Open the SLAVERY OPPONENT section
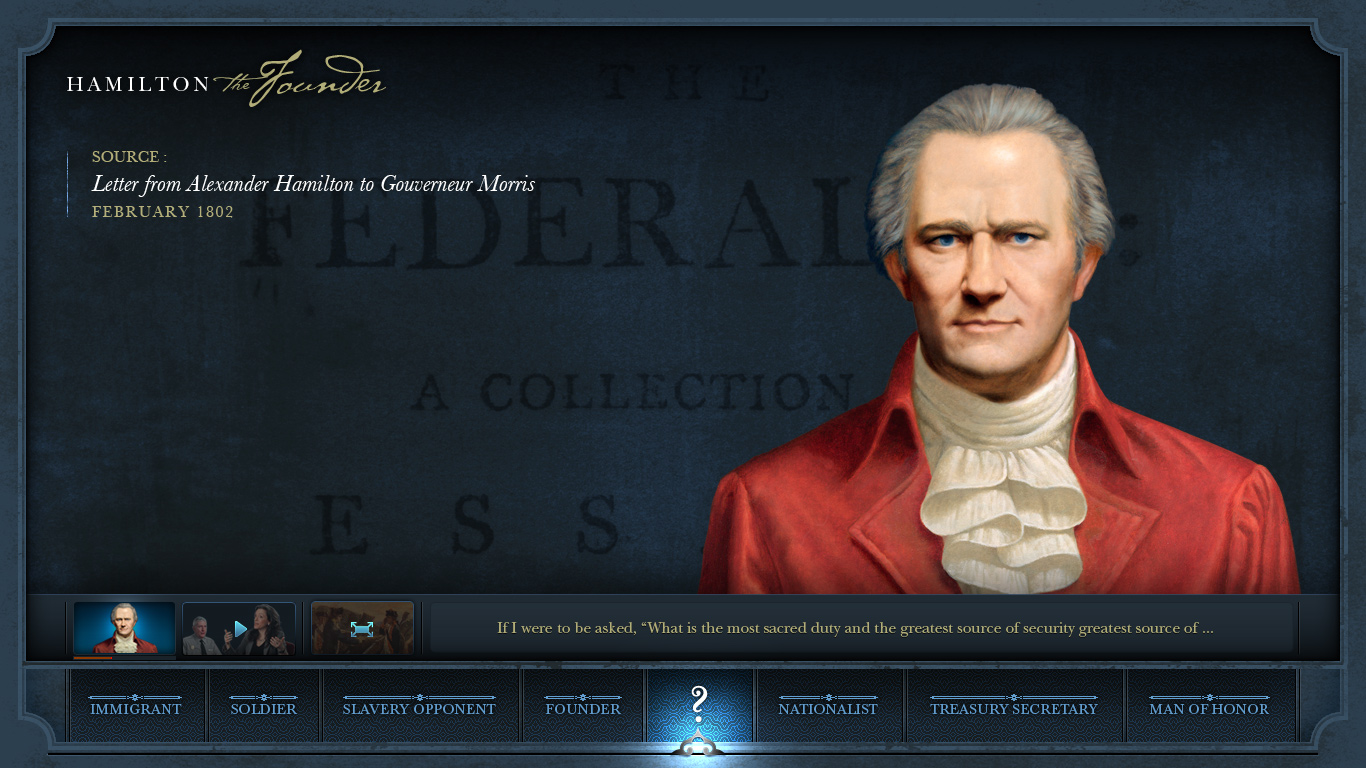Image resolution: width=1366 pixels, height=768 pixels. 418,708
